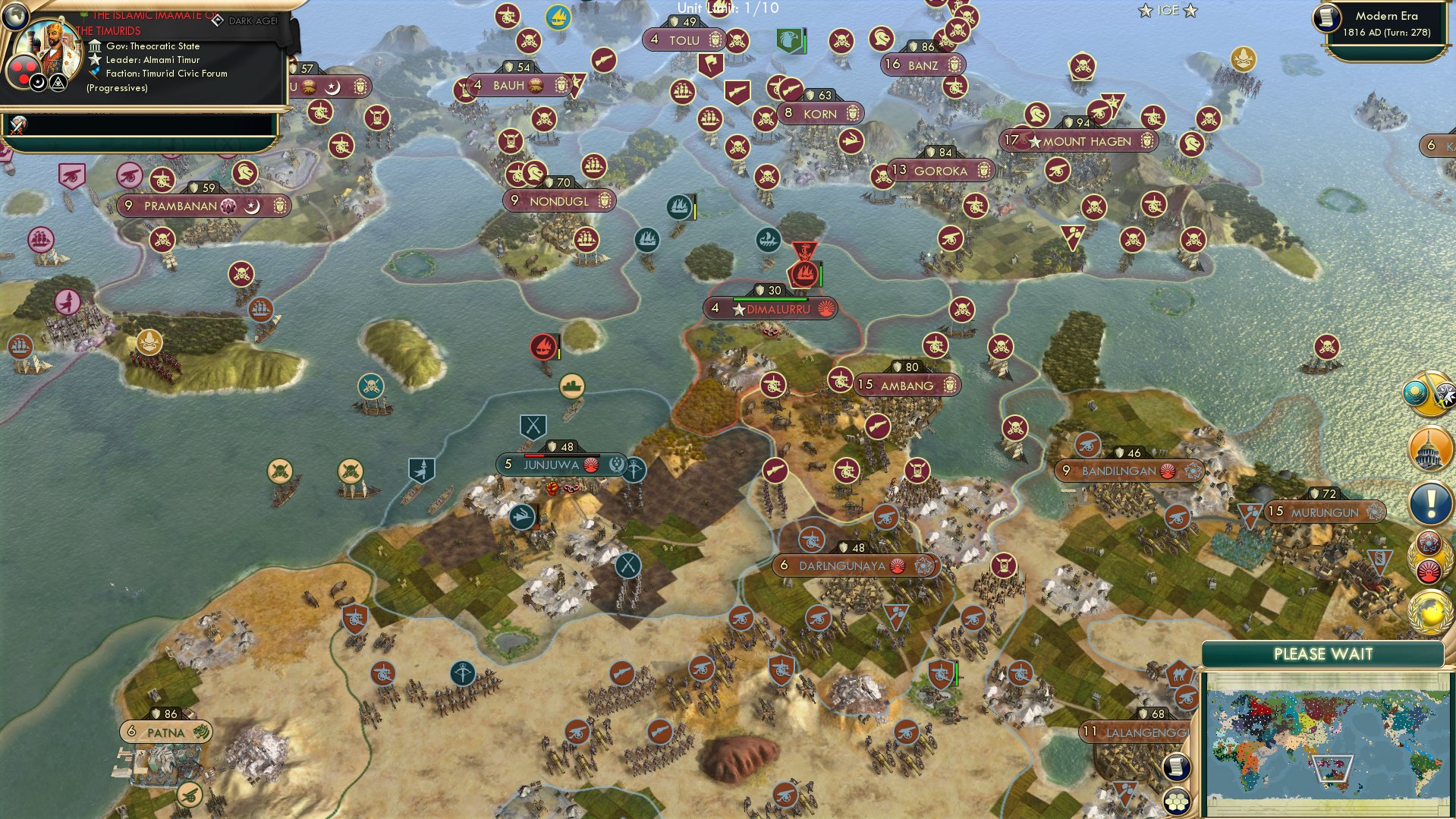Image resolution: width=1456 pixels, height=819 pixels.
Task: Click Dimalurru's green city health bar
Action: point(771,299)
